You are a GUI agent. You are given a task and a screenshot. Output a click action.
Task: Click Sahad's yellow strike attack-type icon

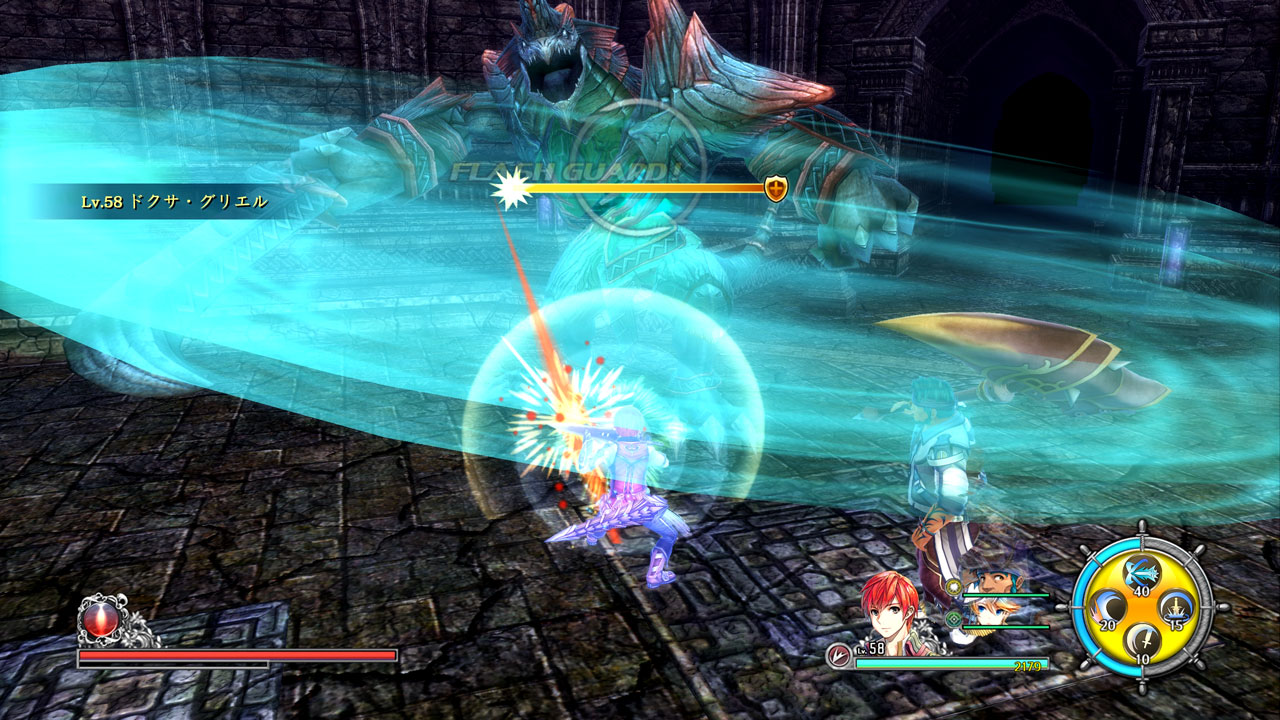point(954,587)
